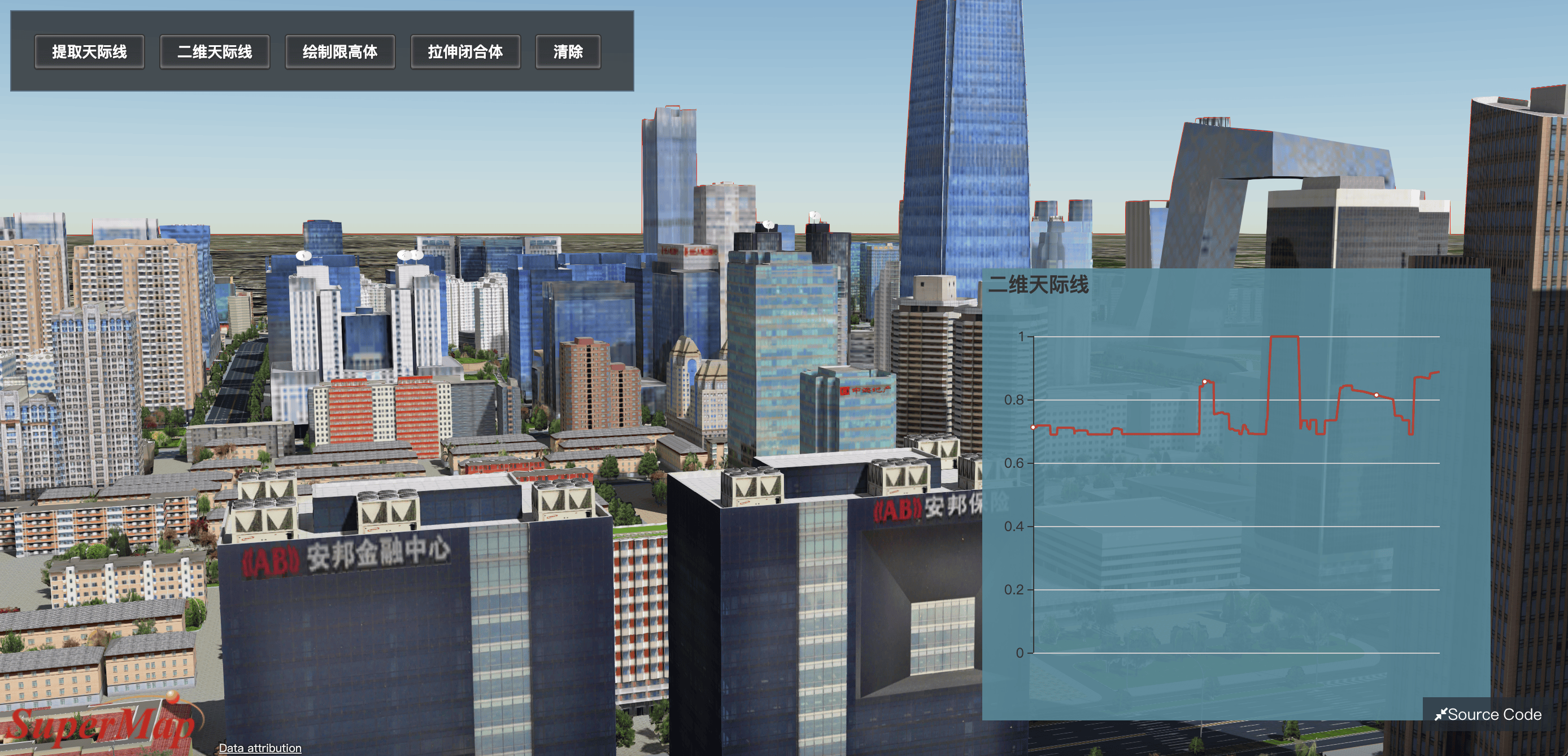Click the middle white point on the skyline chart
1568x756 pixels.
click(1205, 381)
